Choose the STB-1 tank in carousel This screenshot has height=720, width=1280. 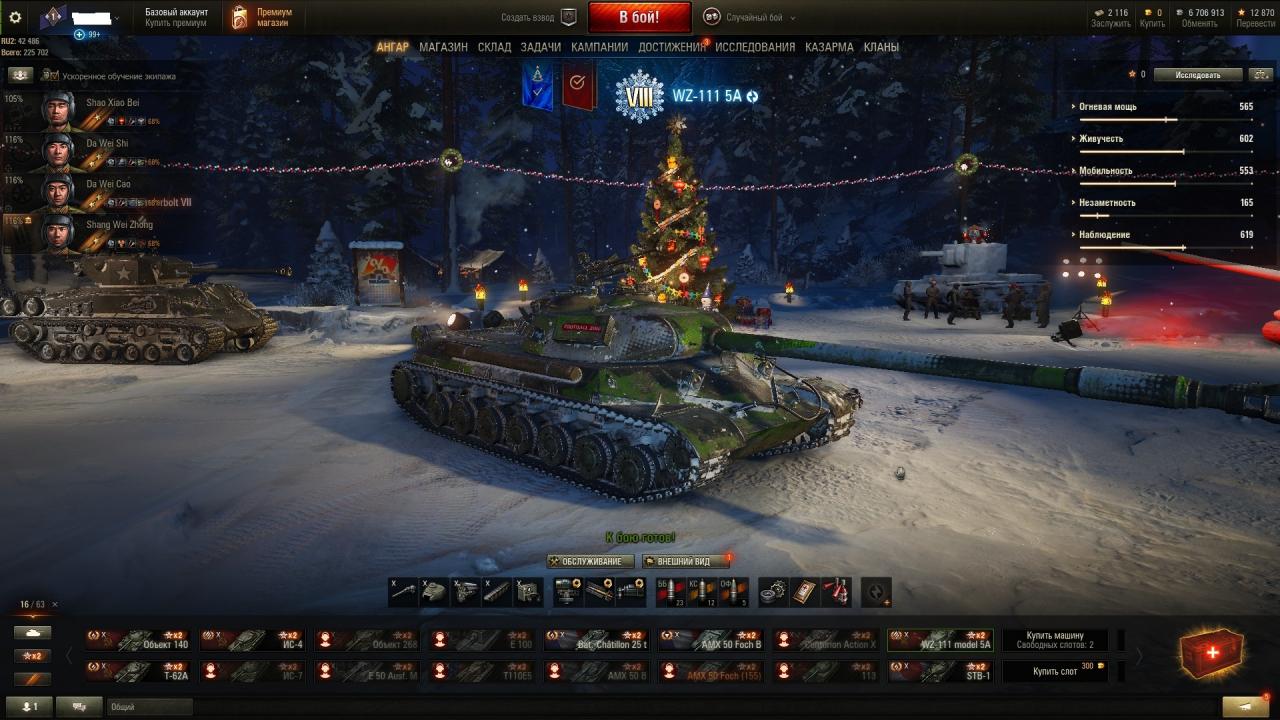(940, 671)
